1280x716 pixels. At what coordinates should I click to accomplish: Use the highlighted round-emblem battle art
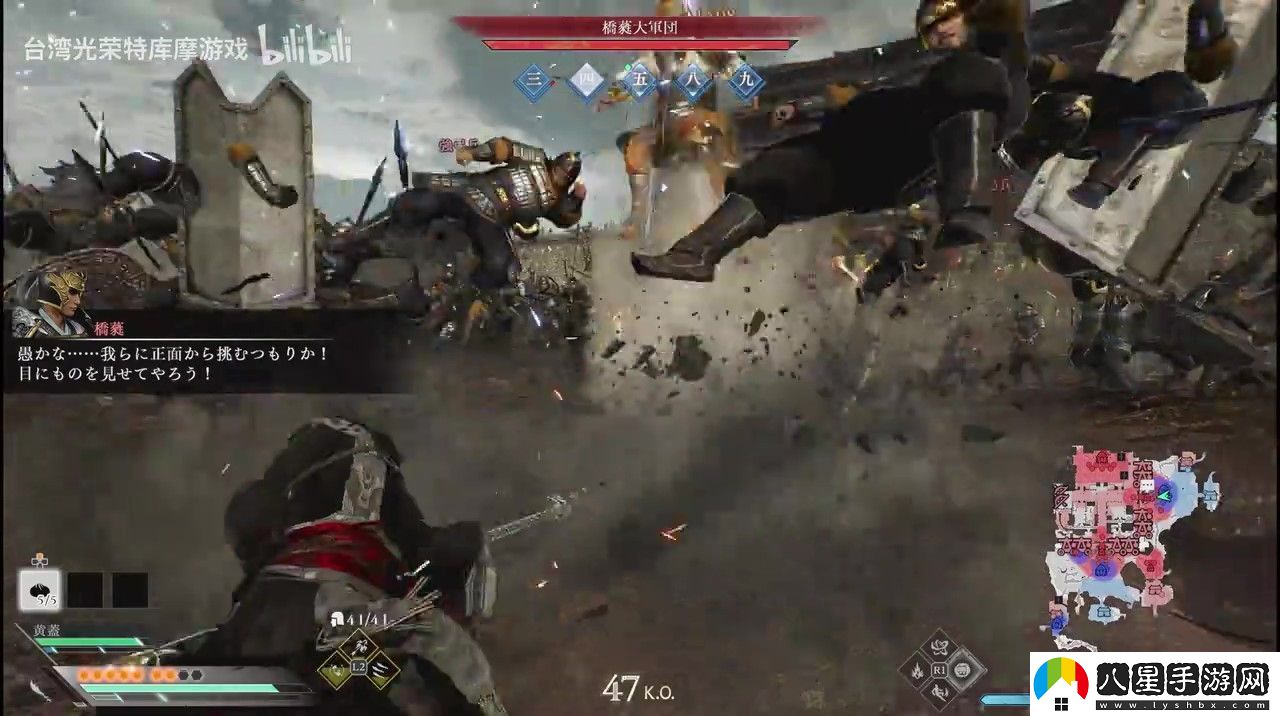pos(963,669)
